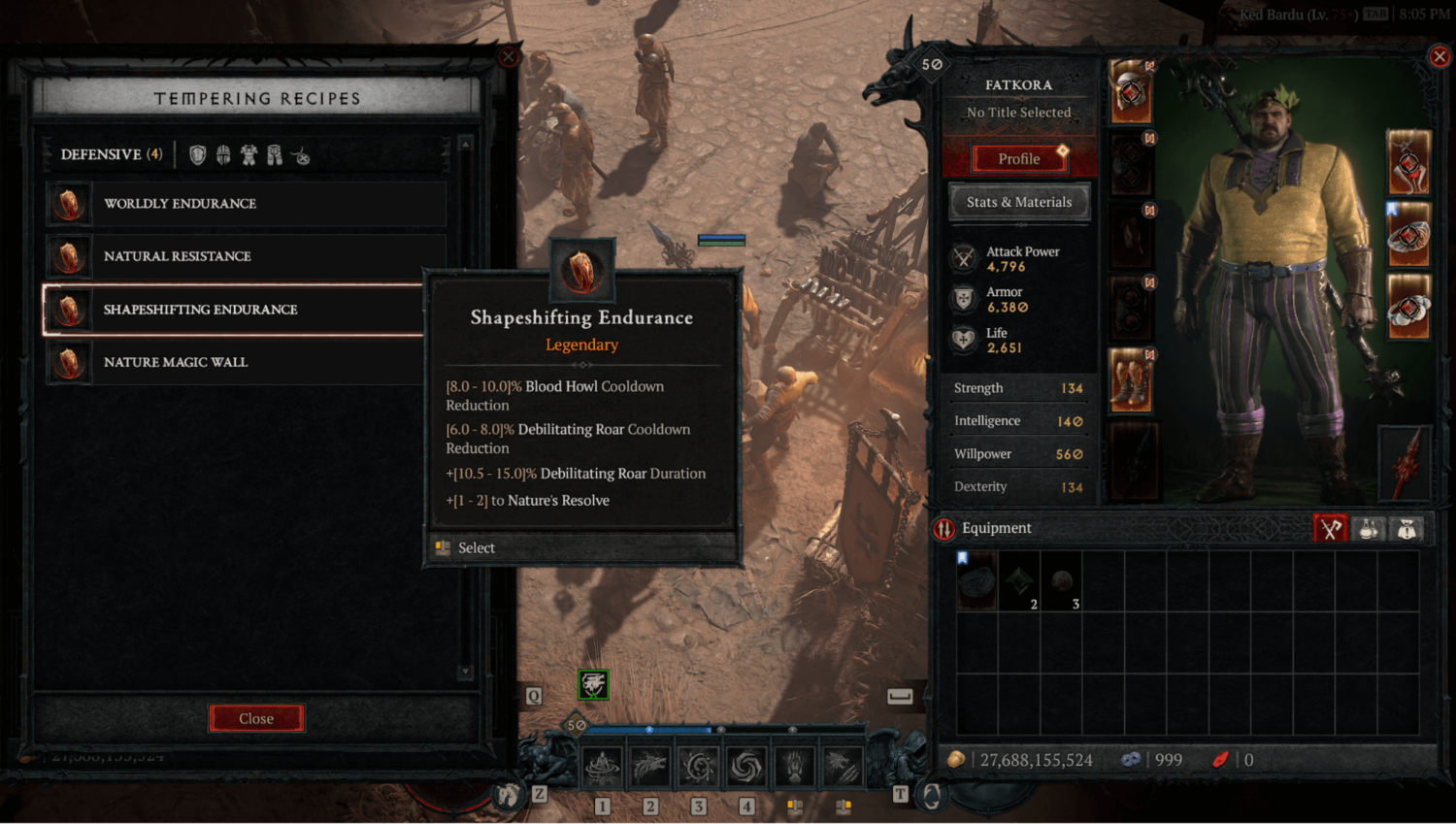Activate the wolf howl skill on slot 2

tap(649, 766)
